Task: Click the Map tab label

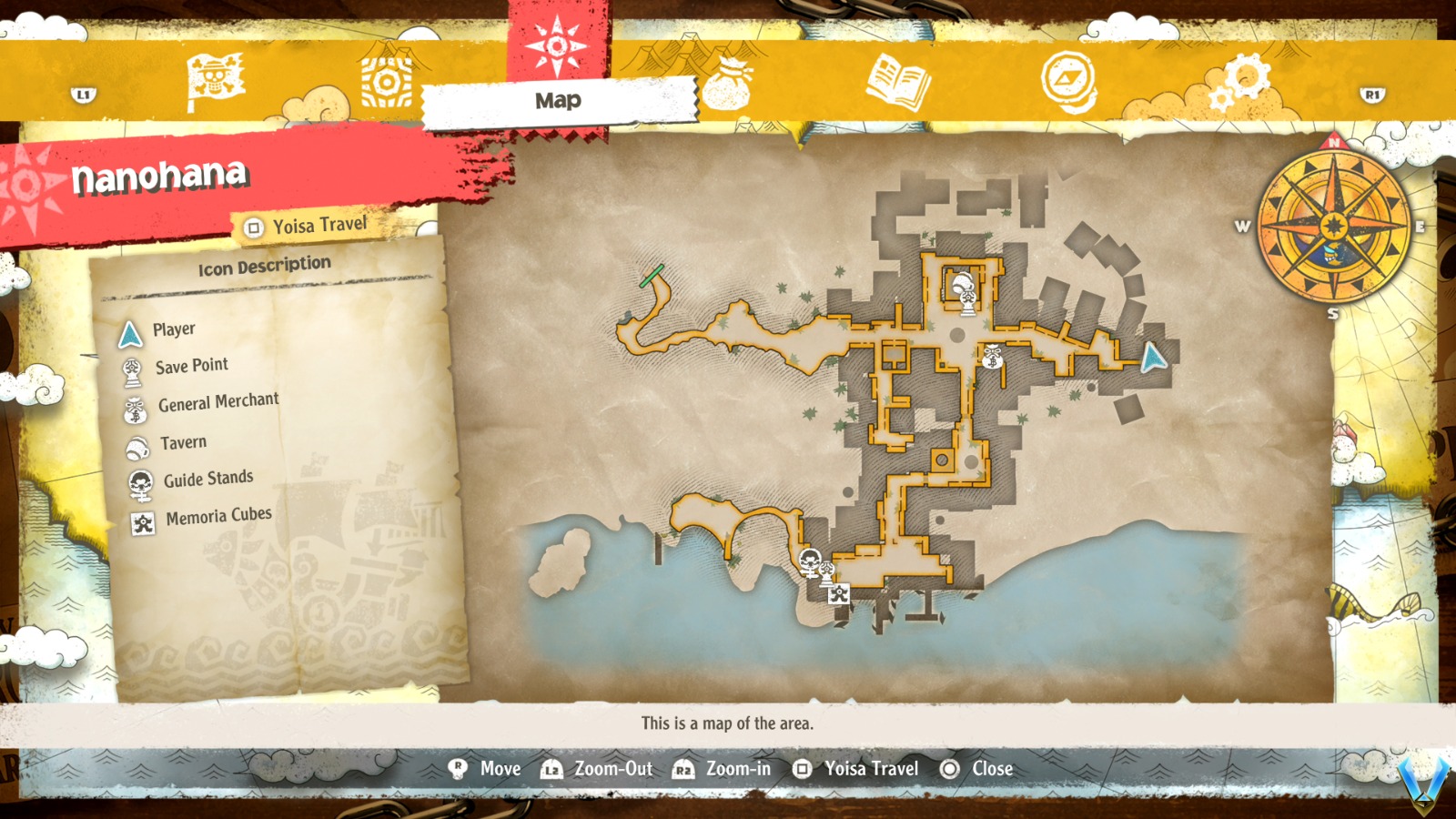Action: (x=556, y=101)
